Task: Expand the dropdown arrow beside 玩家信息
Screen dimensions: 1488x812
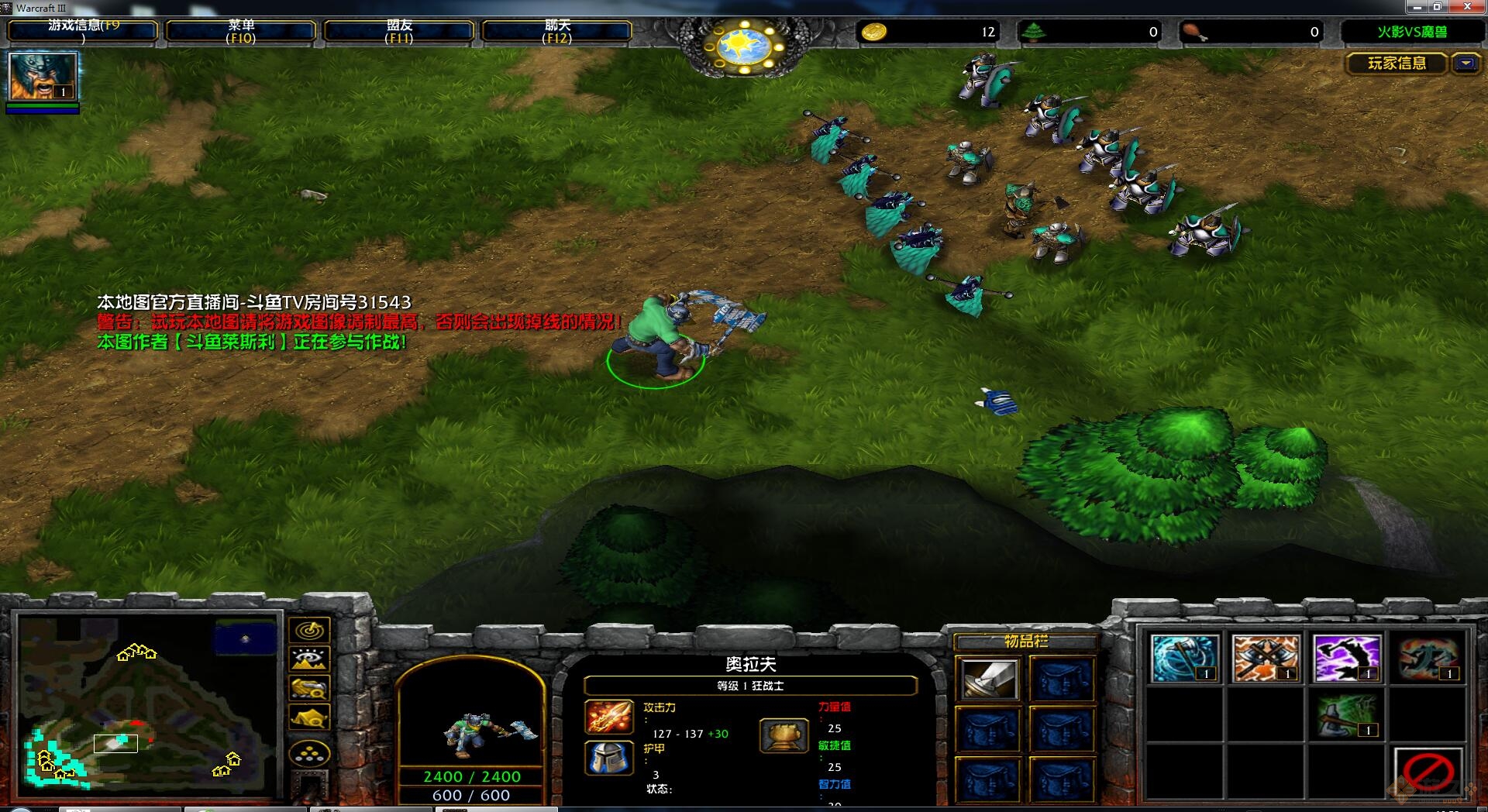Action: click(x=1466, y=64)
